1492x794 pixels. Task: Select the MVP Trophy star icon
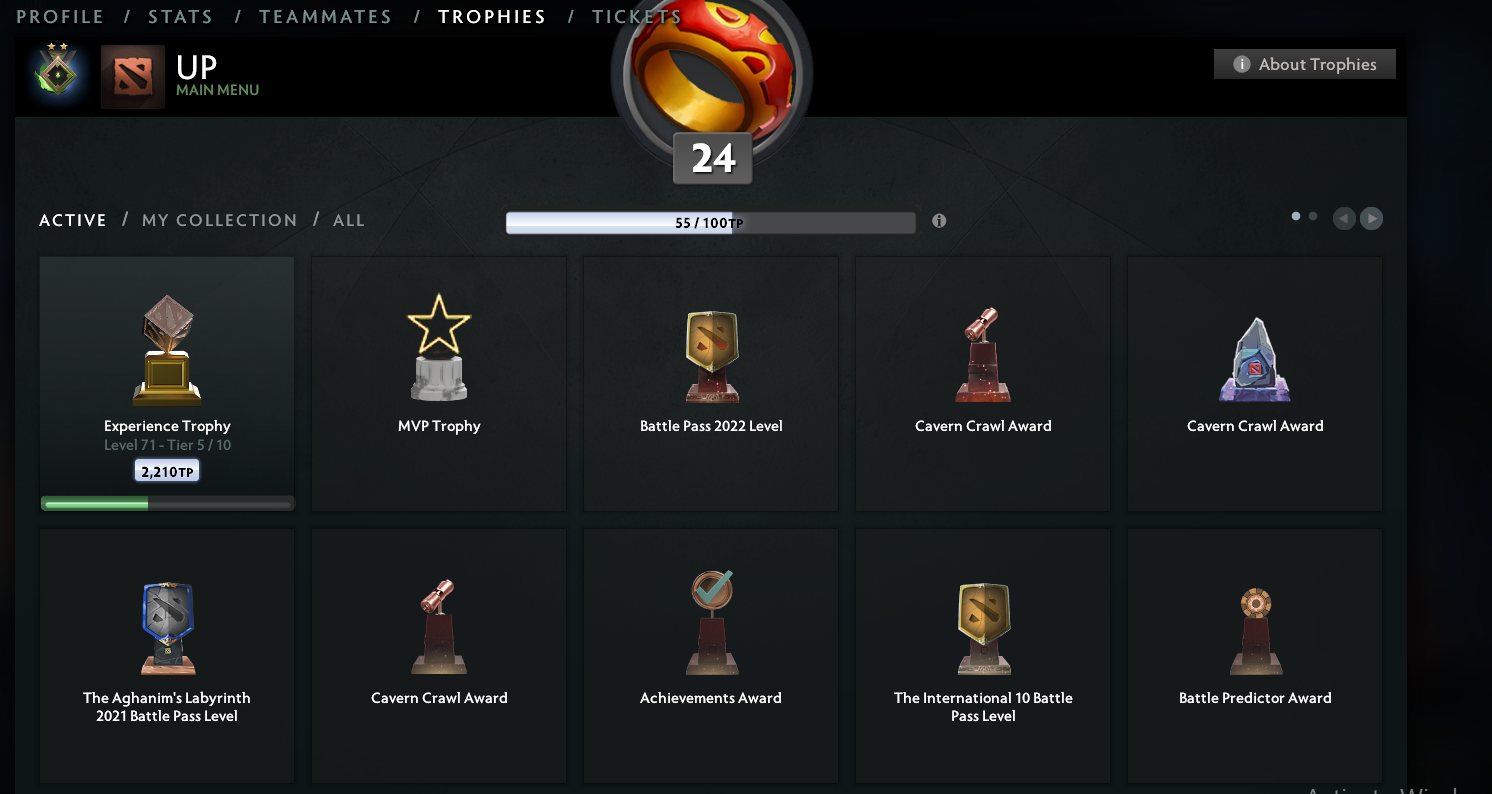(438, 345)
